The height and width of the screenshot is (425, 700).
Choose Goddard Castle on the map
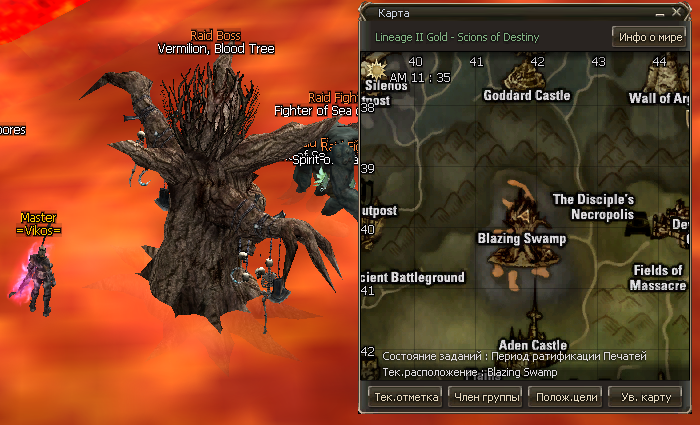pos(526,95)
